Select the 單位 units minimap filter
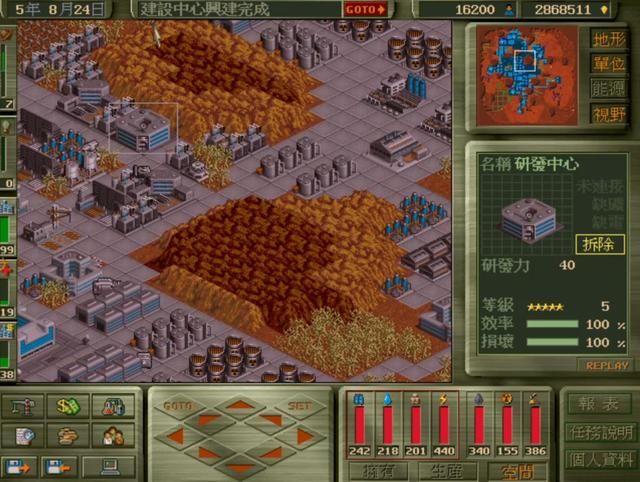This screenshot has height=482, width=640. pyautogui.click(x=609, y=65)
